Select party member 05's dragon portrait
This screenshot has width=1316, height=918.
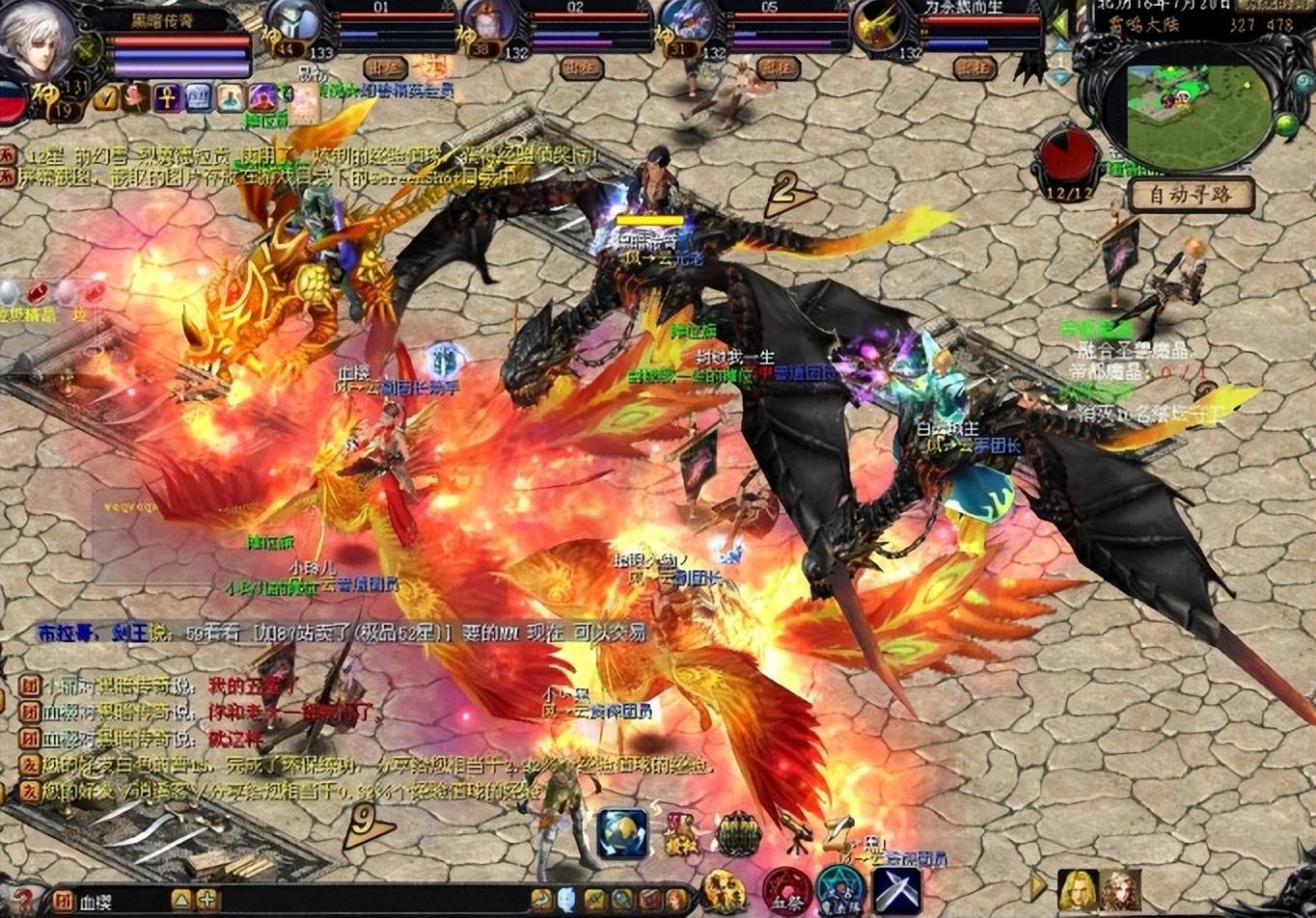point(687,23)
